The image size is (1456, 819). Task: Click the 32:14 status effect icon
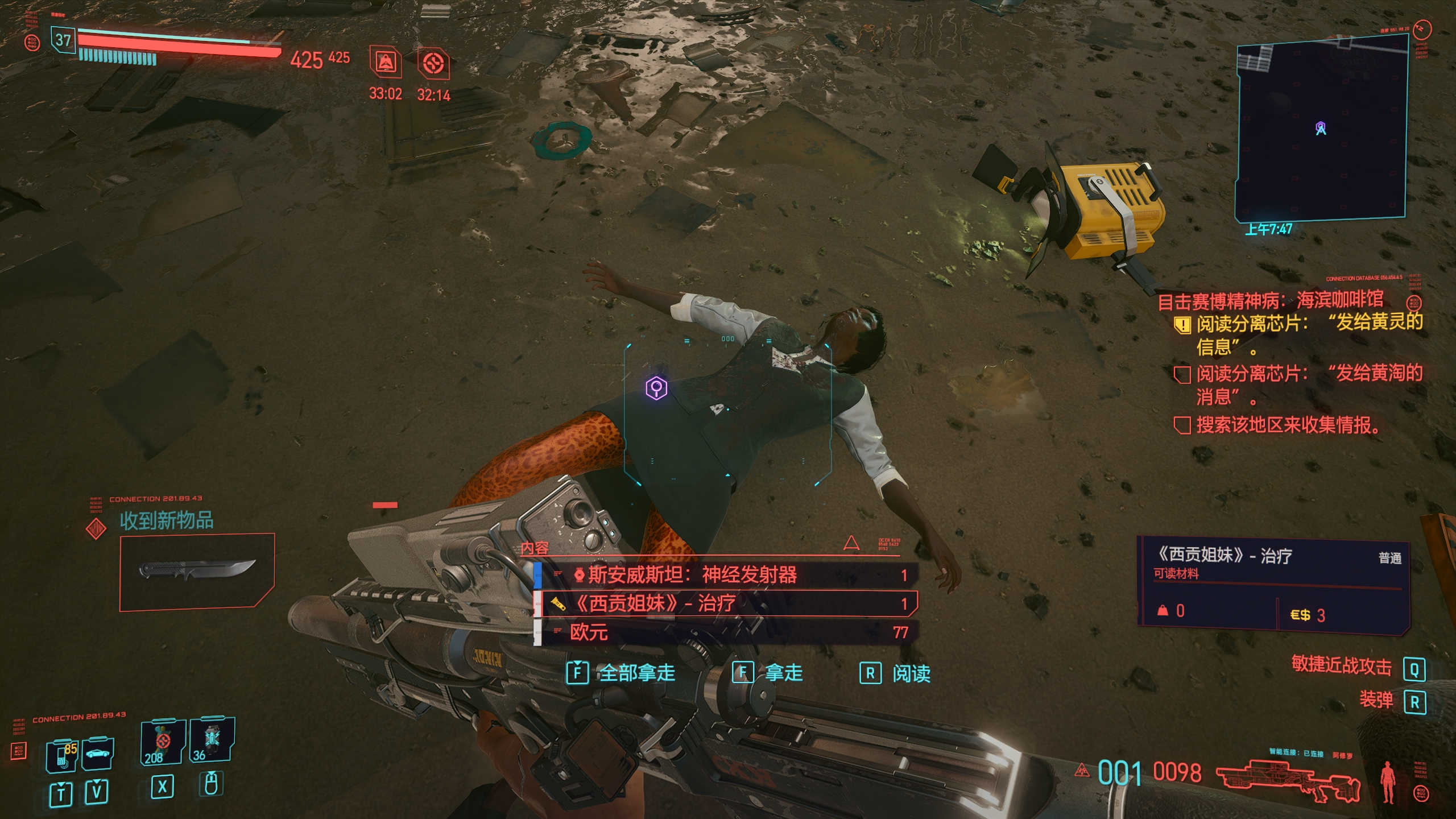[x=433, y=63]
